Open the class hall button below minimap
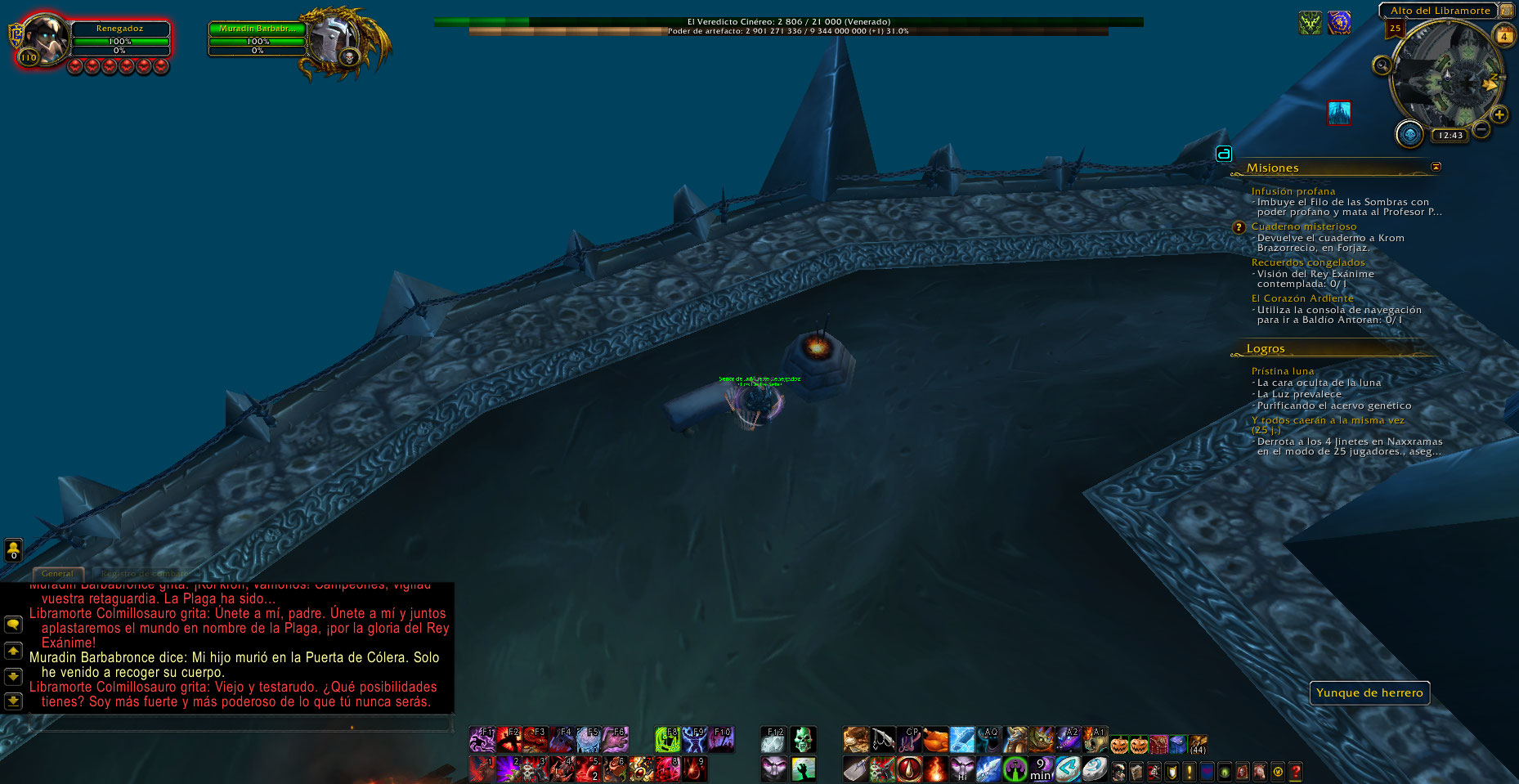Screen dimensions: 1519x784 1409,133
